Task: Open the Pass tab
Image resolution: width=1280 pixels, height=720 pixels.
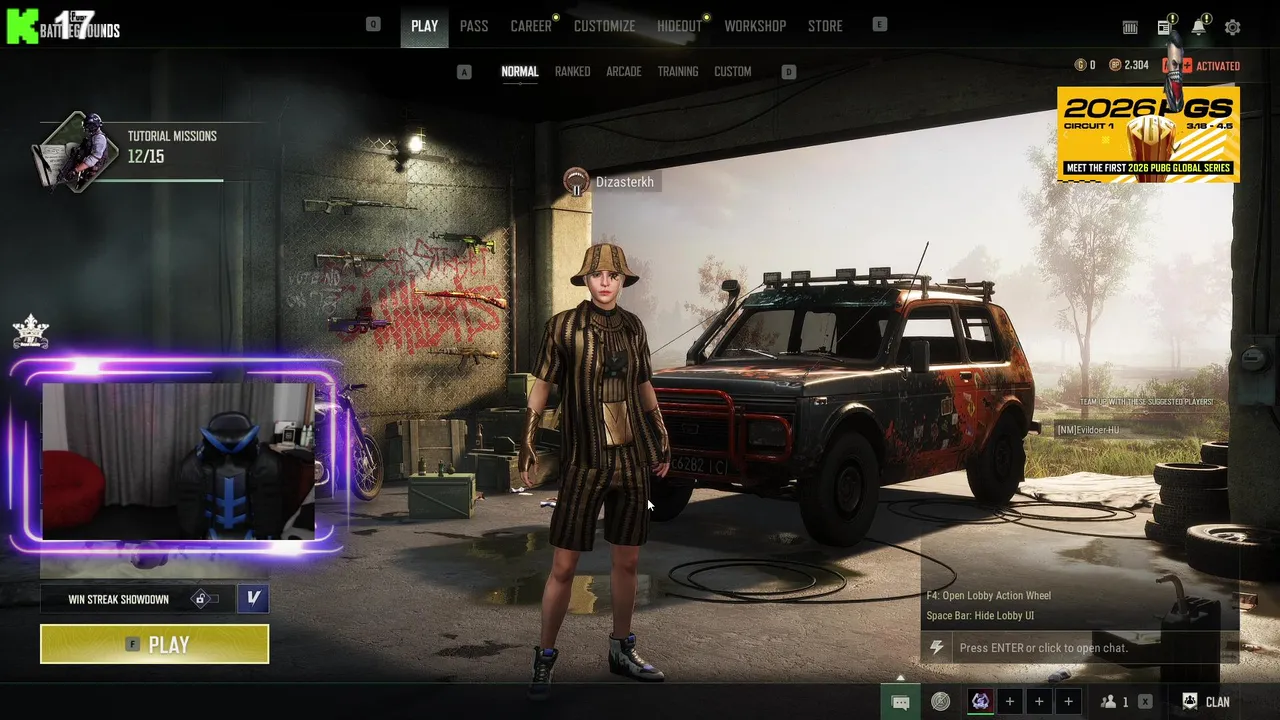Action: click(x=474, y=26)
